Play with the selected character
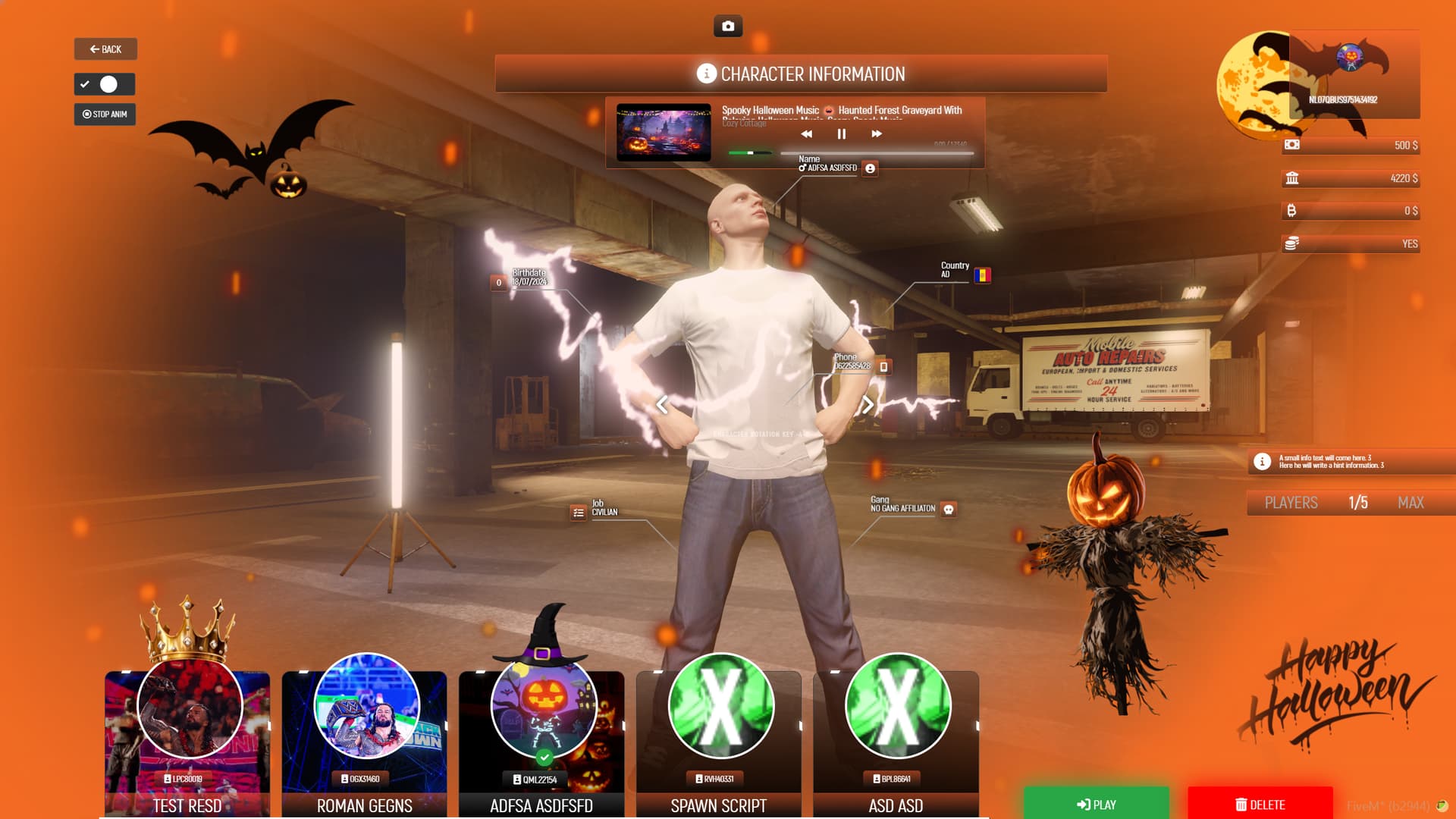This screenshot has height=819, width=1456. 1096,805
